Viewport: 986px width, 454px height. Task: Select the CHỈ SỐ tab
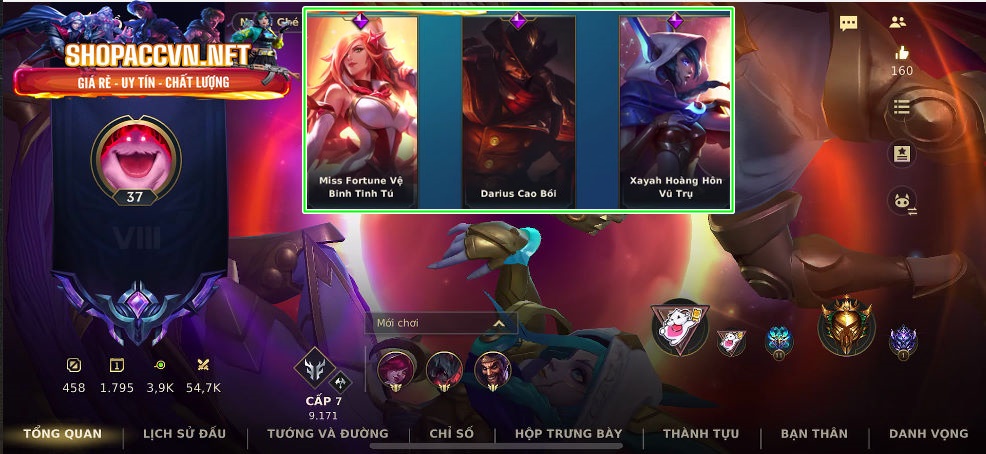451,434
